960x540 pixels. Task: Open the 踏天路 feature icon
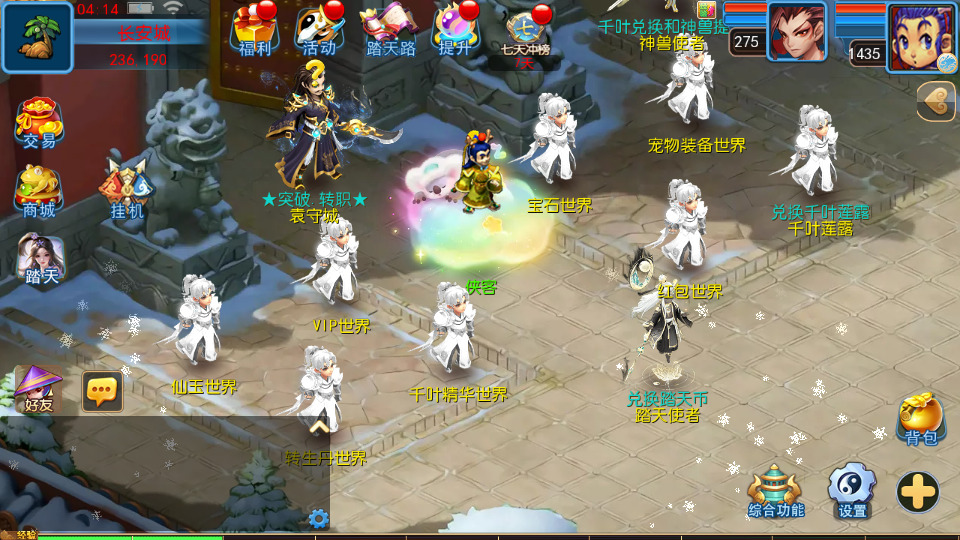pyautogui.click(x=390, y=31)
